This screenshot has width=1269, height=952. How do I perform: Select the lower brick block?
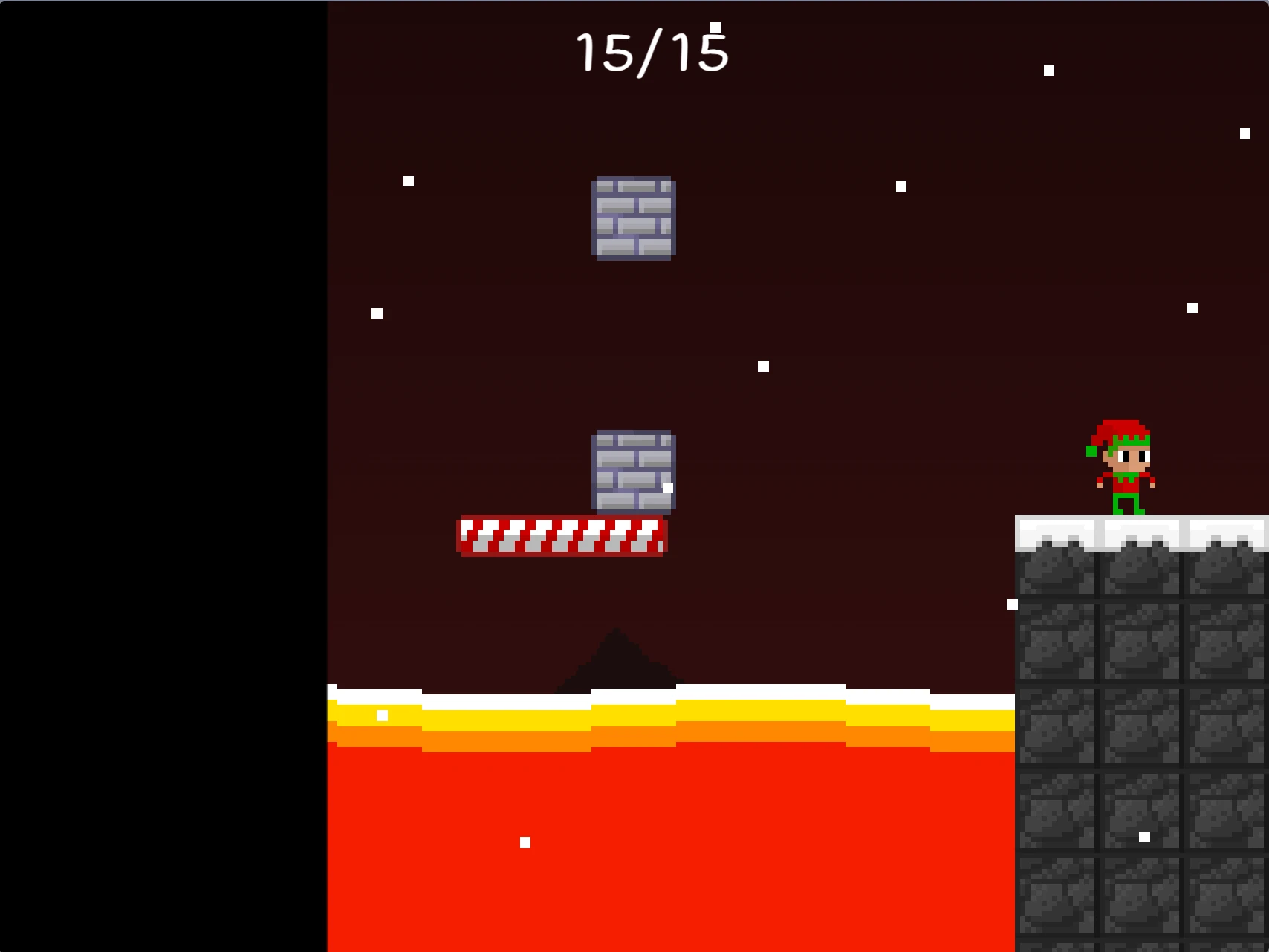(633, 473)
